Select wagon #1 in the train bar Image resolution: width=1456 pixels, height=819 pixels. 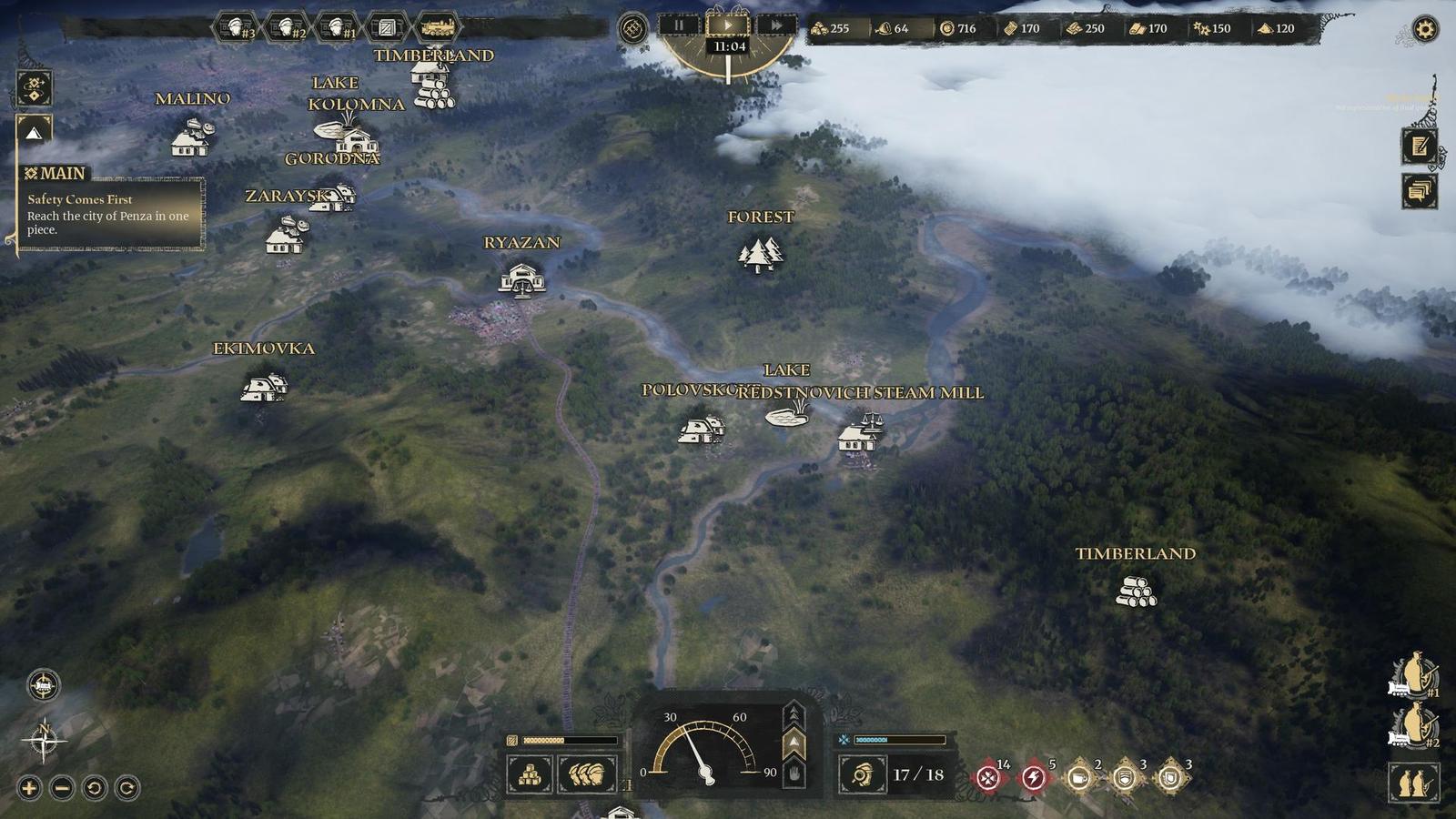click(x=339, y=28)
